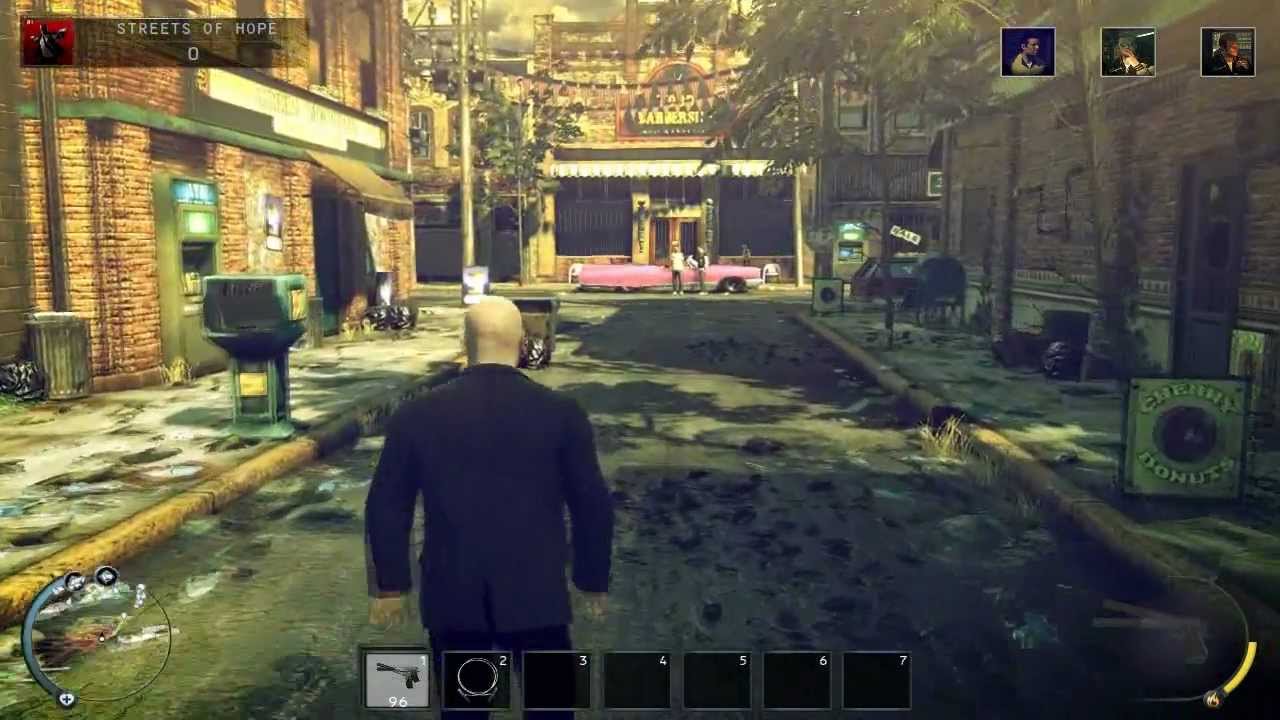Viewport: 1280px width, 720px height.
Task: Equip the fiber wire in slot 2
Action: click(477, 678)
